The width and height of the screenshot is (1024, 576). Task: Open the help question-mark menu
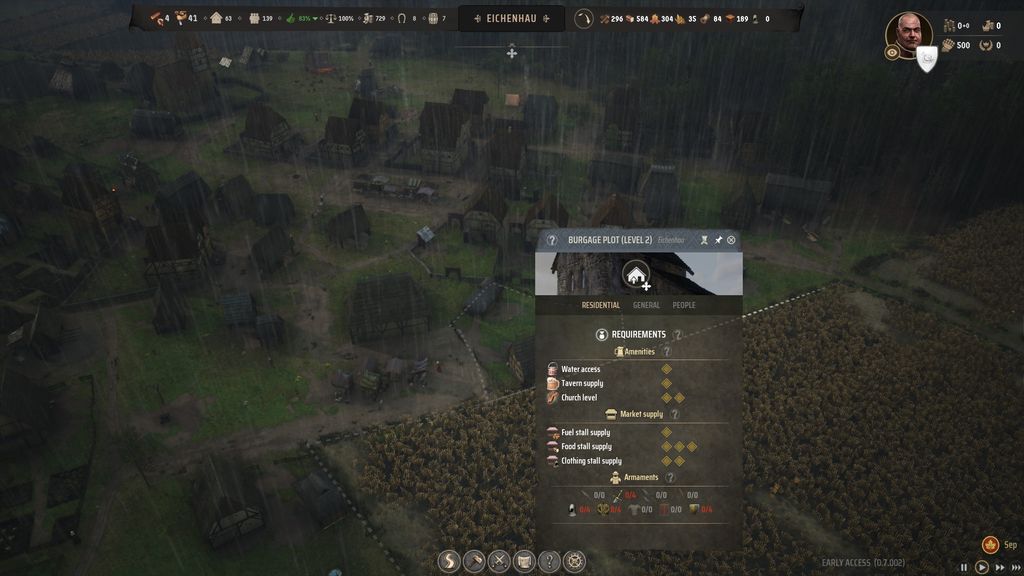click(549, 562)
